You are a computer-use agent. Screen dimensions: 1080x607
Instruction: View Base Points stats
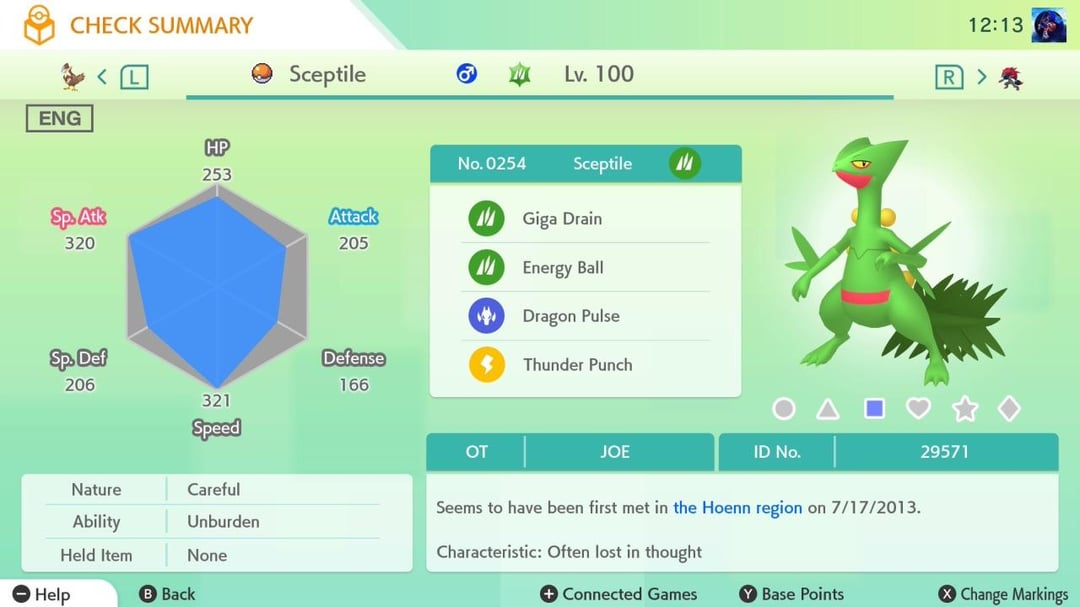[791, 594]
